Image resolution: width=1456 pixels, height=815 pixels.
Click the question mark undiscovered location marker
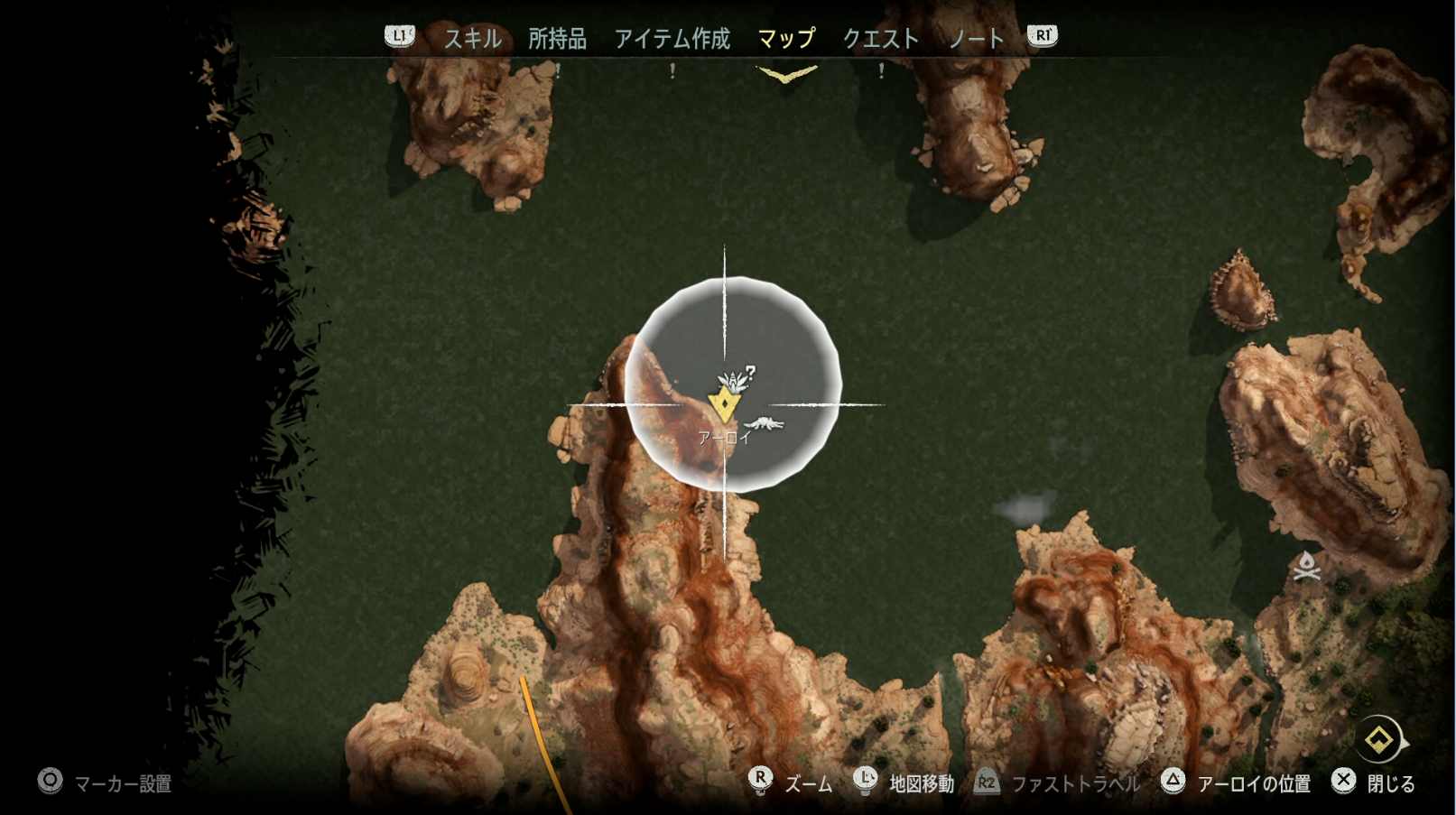coord(750,370)
